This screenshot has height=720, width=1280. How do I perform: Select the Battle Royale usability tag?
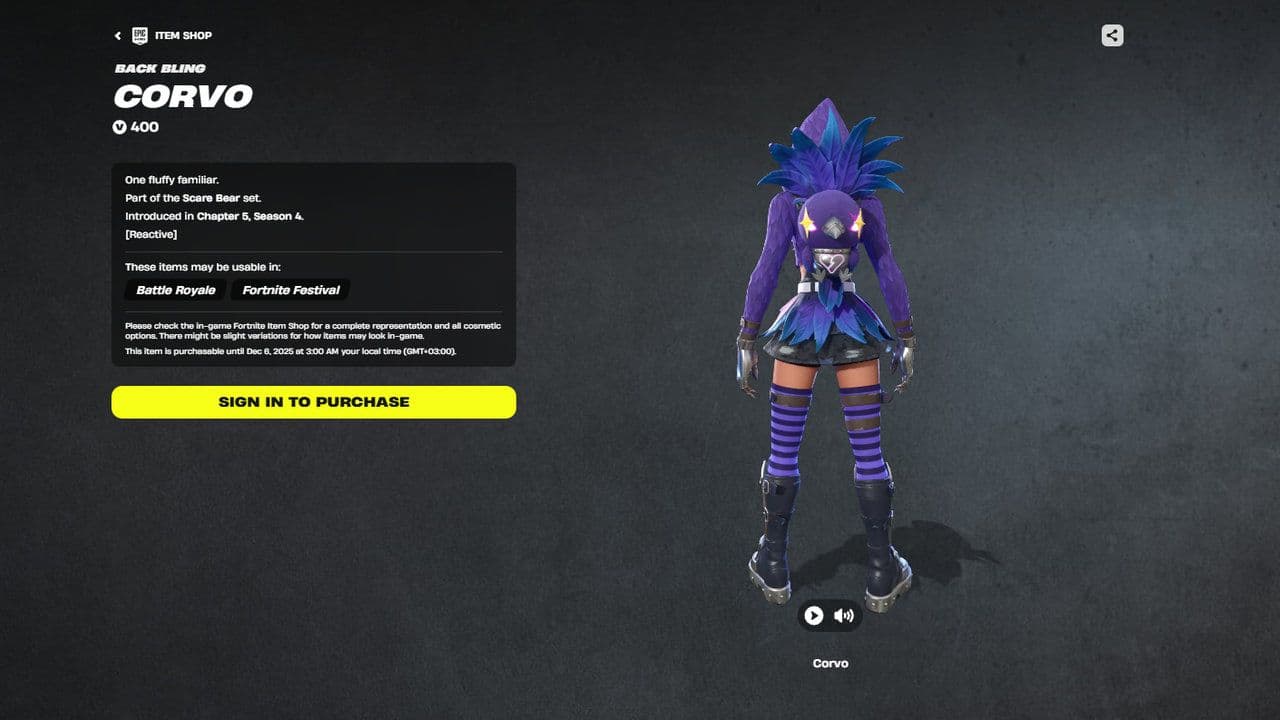tap(174, 290)
